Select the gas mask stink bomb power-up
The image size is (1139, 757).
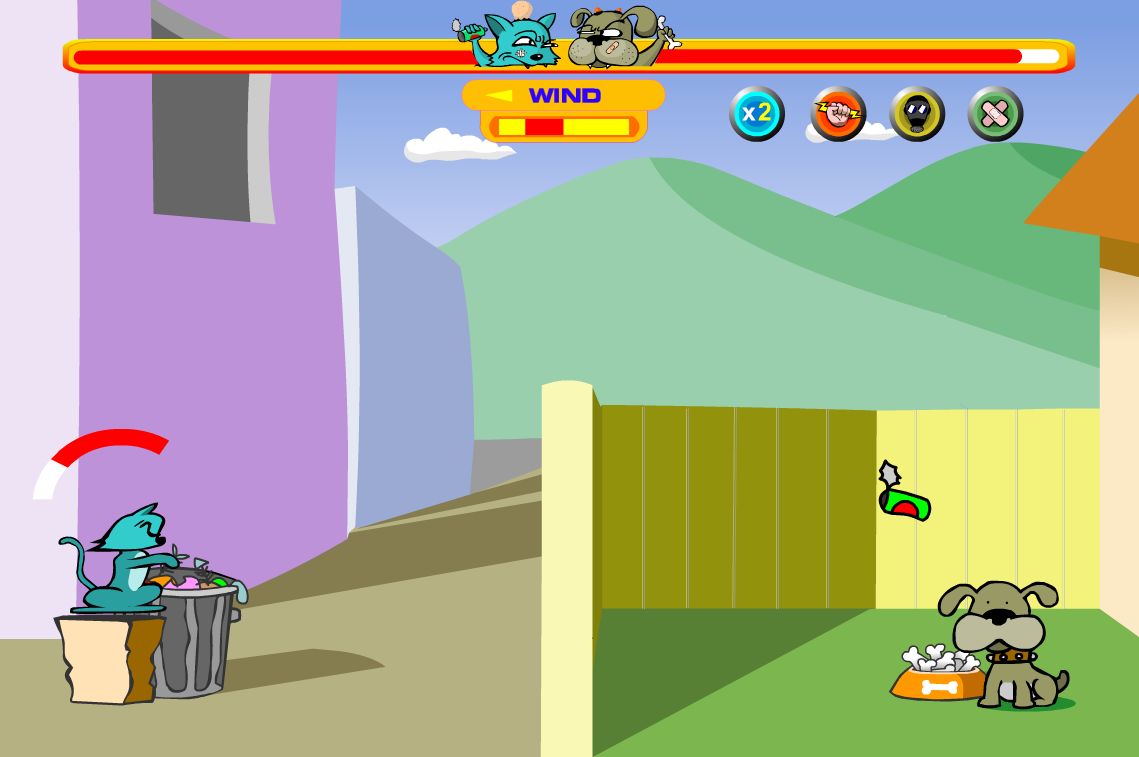coord(917,114)
